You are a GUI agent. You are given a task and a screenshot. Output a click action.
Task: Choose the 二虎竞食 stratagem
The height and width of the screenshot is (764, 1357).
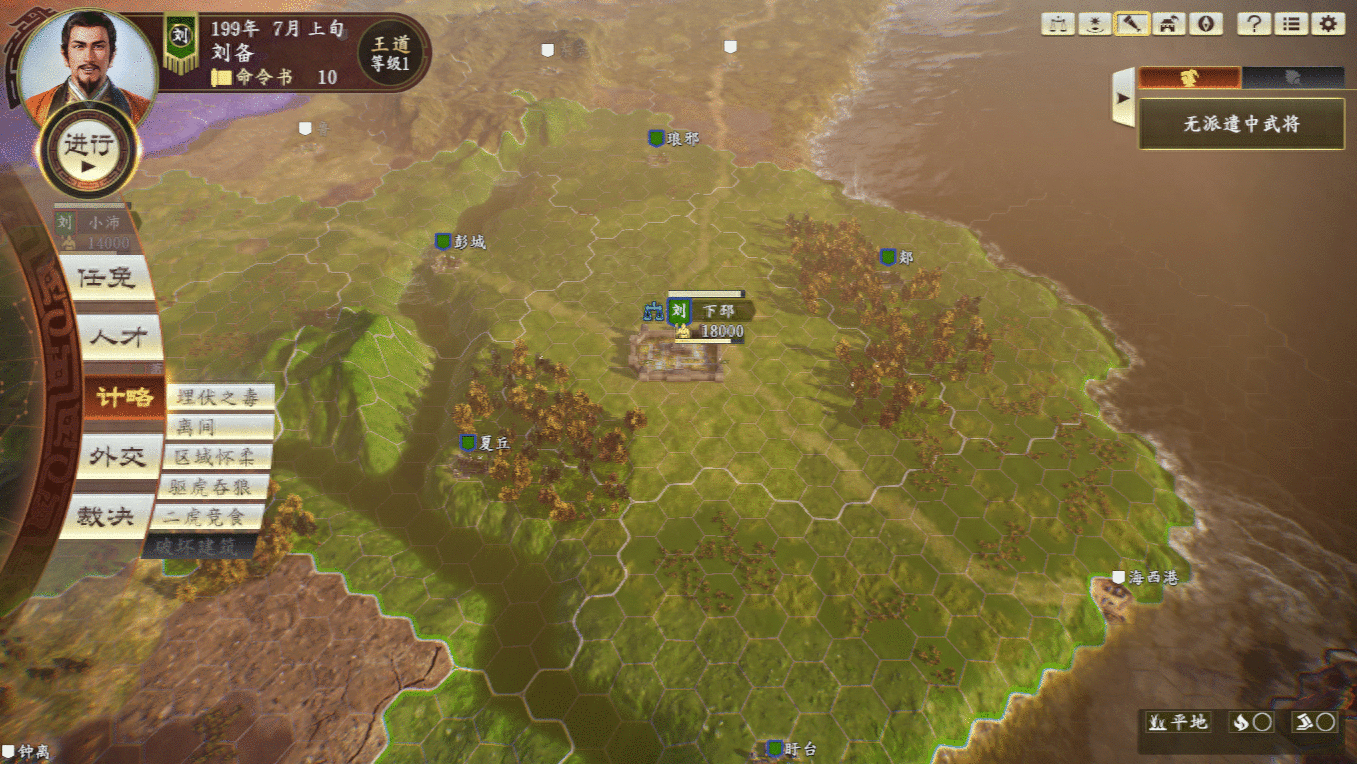208,517
